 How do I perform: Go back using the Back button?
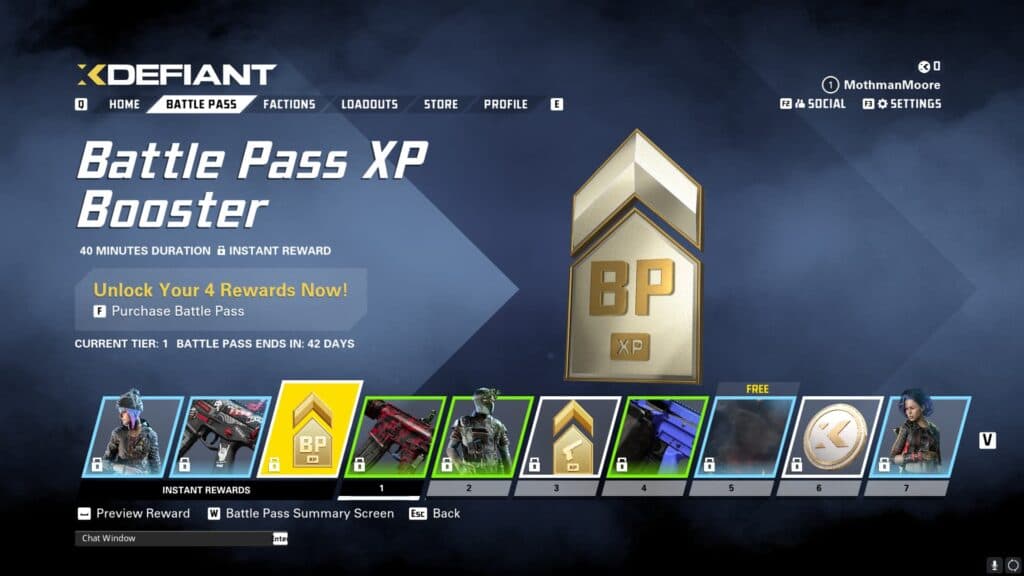click(445, 513)
